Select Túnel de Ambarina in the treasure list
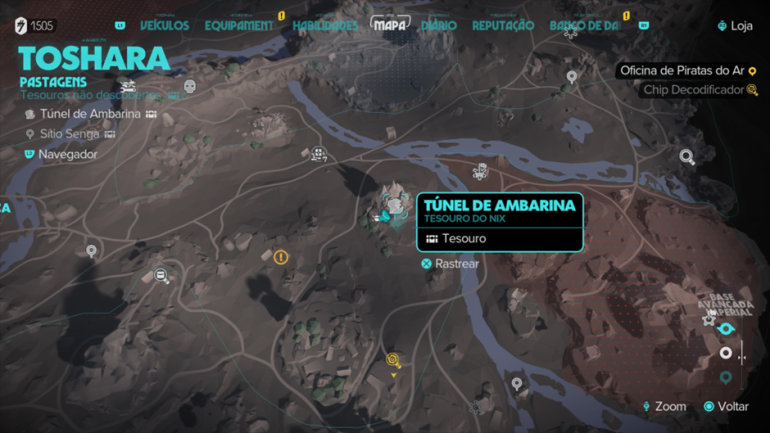This screenshot has width=770, height=433. [x=90, y=114]
